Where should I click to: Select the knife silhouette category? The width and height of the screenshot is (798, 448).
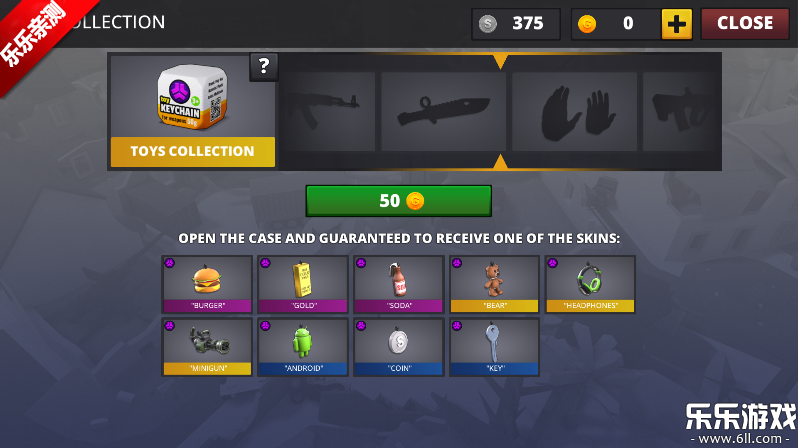click(x=444, y=111)
